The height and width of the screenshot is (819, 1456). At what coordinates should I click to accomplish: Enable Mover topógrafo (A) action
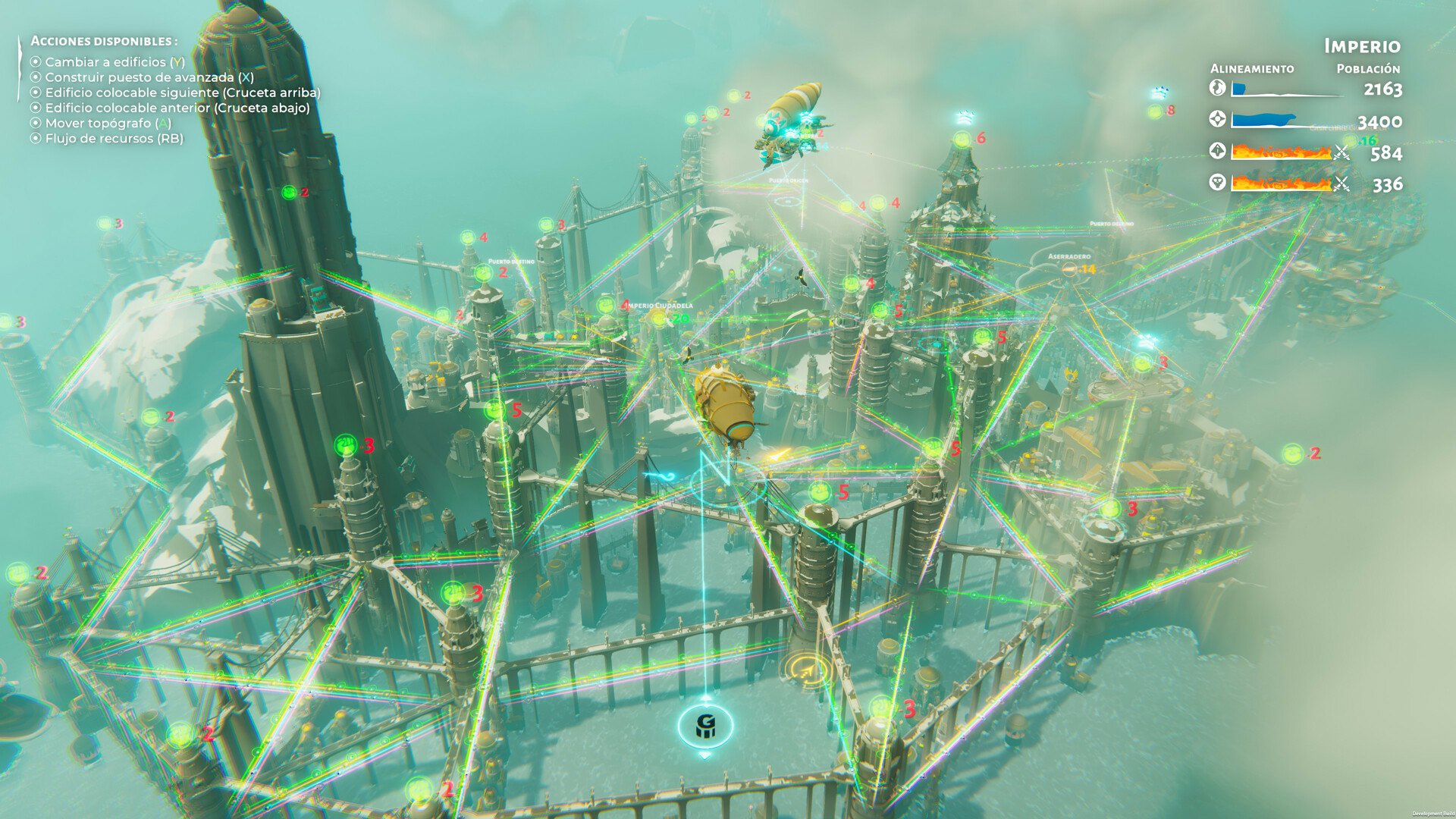[x=101, y=124]
